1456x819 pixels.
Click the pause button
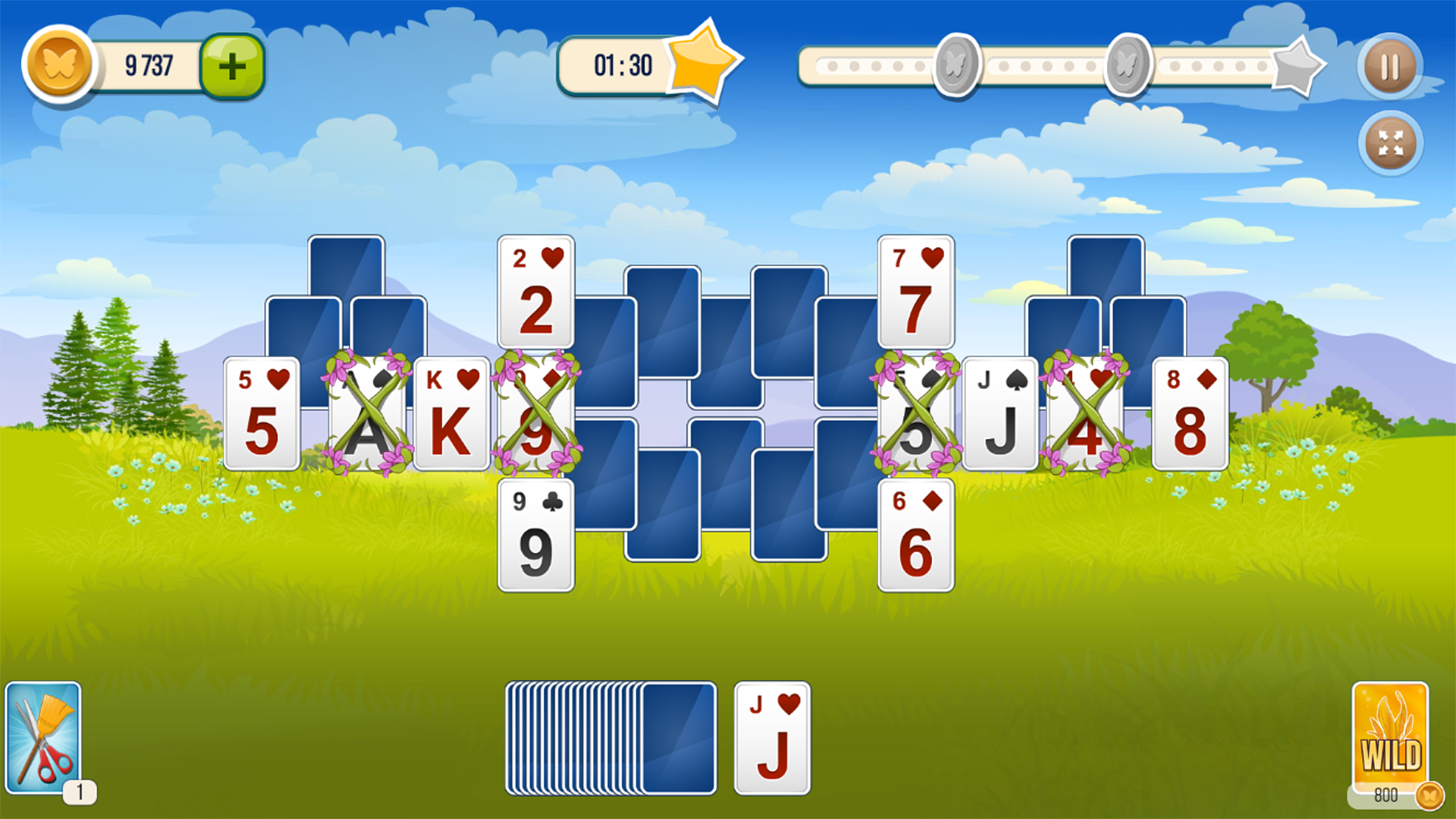pos(1389,67)
